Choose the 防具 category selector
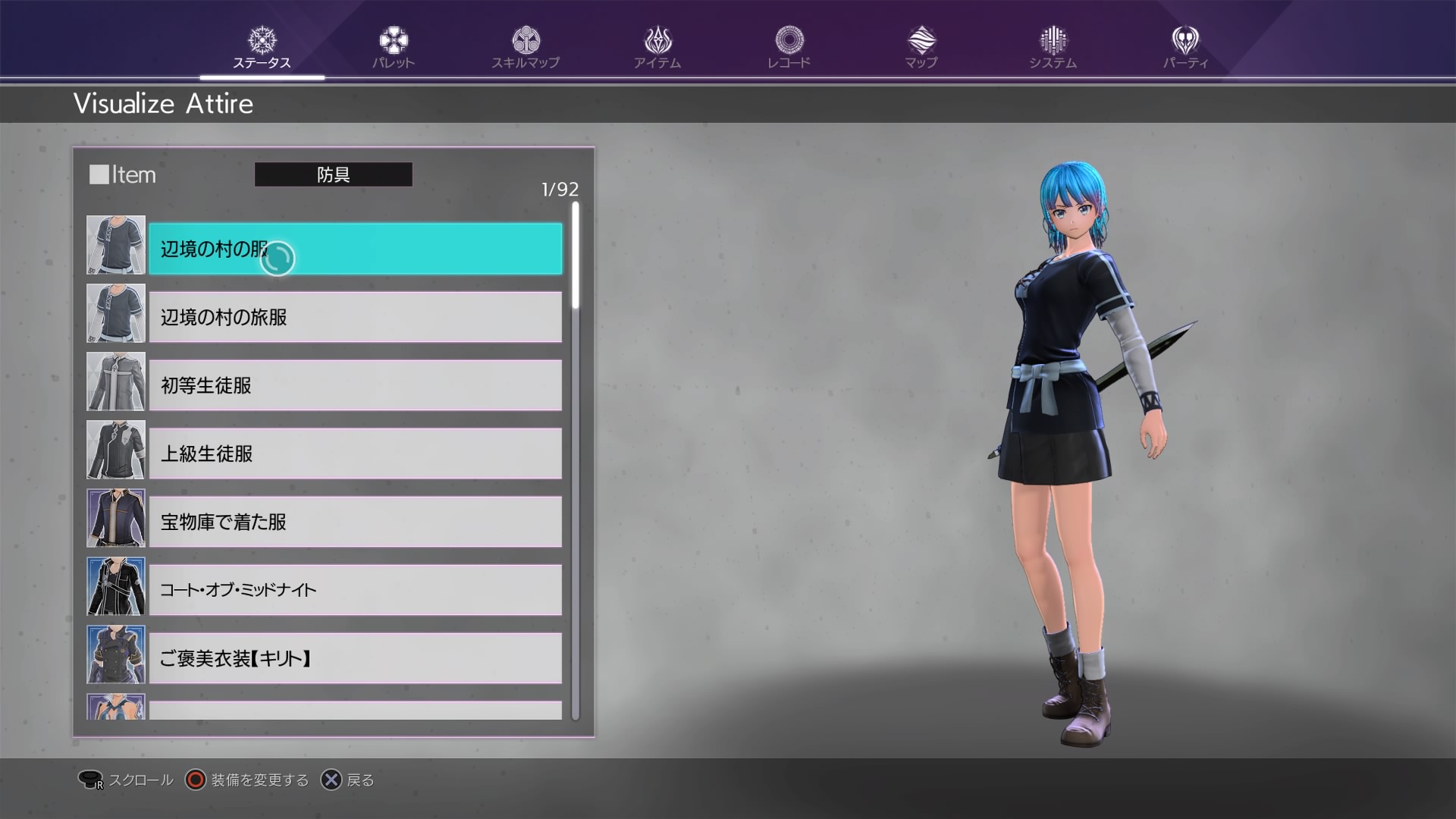Screen dimensions: 1456x819 (x=333, y=174)
